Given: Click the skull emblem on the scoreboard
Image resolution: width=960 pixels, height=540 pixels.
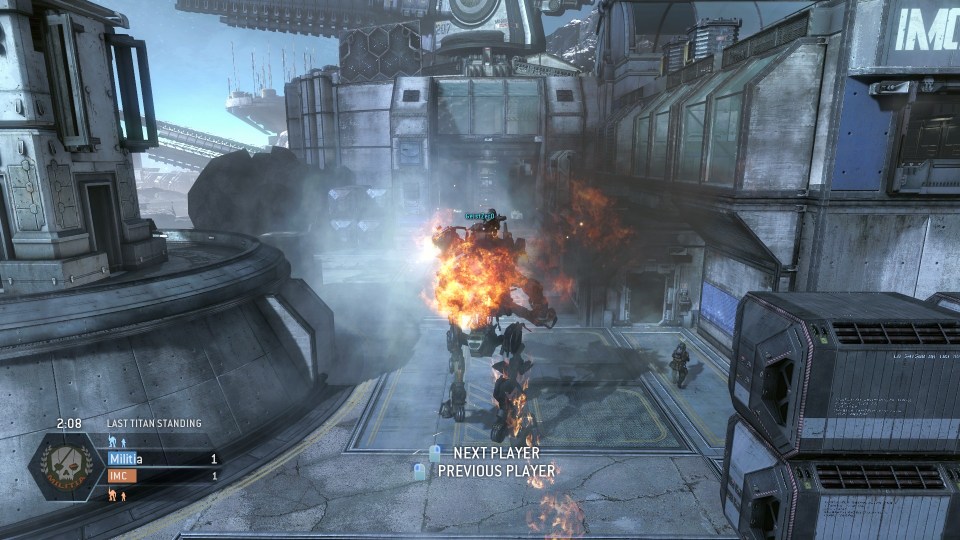Looking at the screenshot, I should click(x=67, y=468).
